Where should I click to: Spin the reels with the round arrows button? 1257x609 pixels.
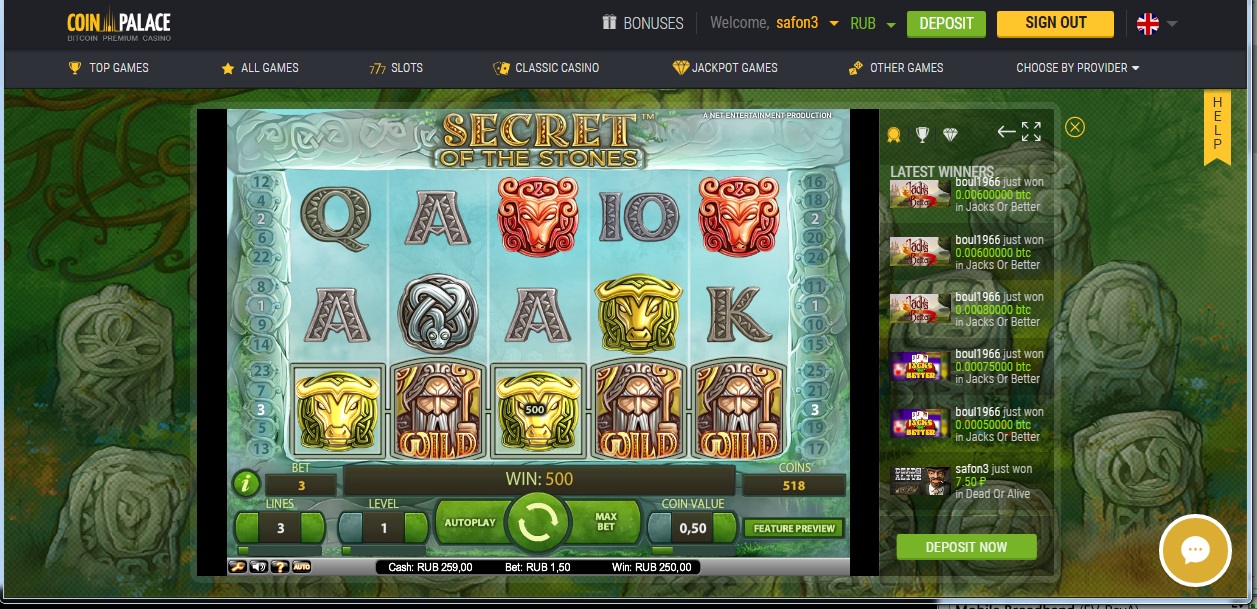coord(537,523)
